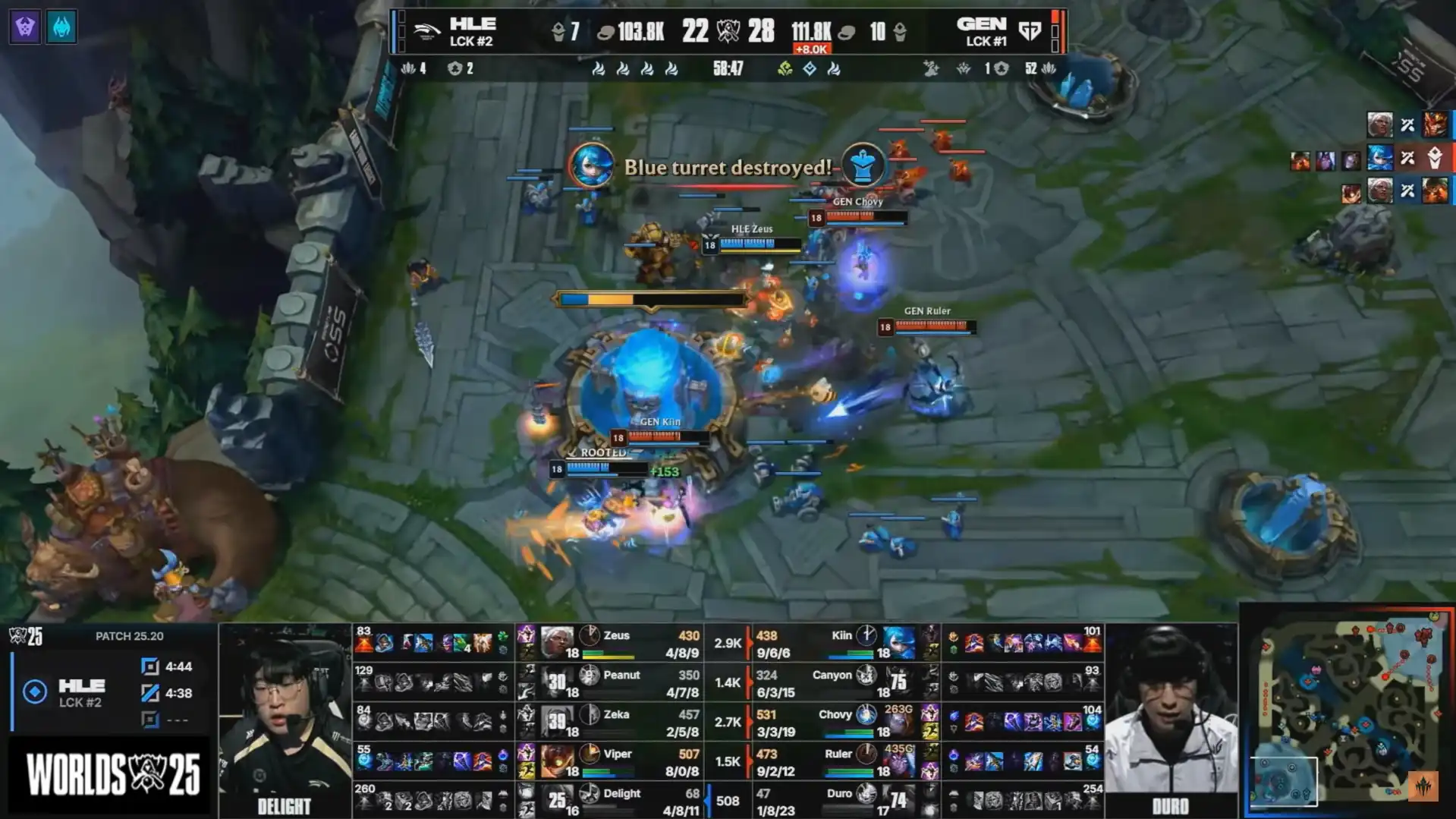Click the GEN team logo in scoreboard
Screen dimensions: 1456x819
1030,32
